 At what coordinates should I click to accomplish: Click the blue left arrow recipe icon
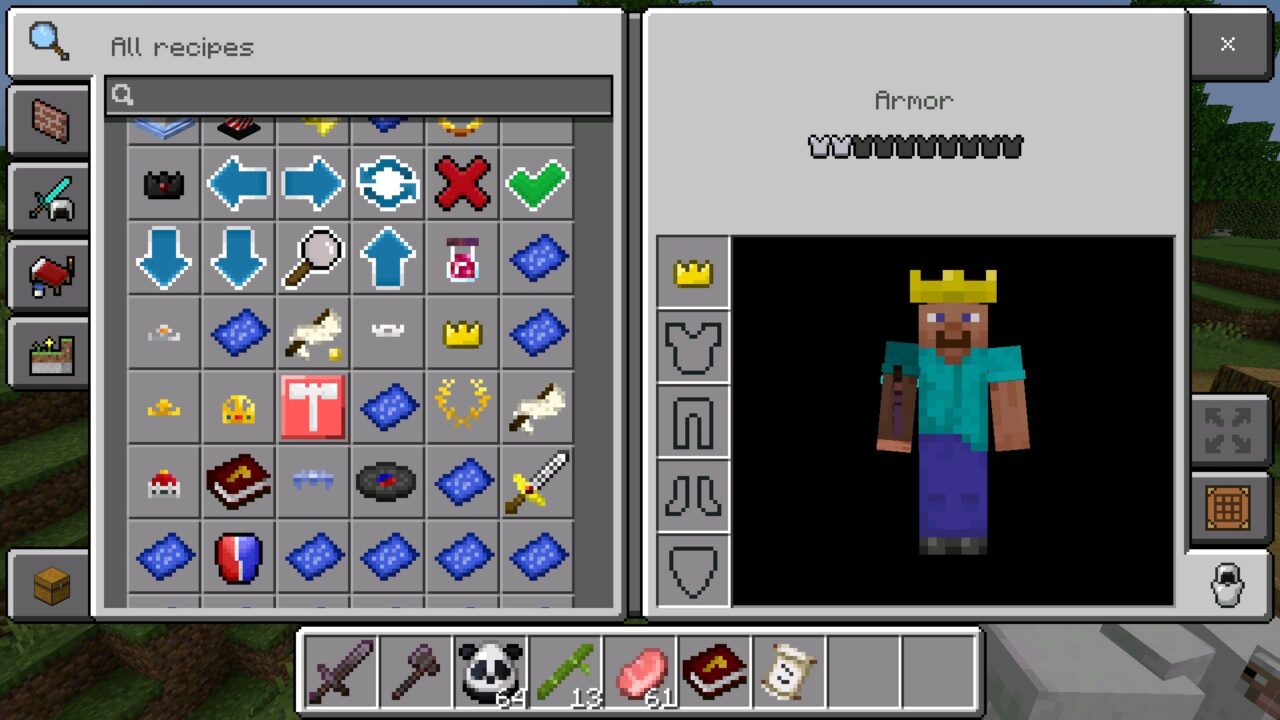238,183
